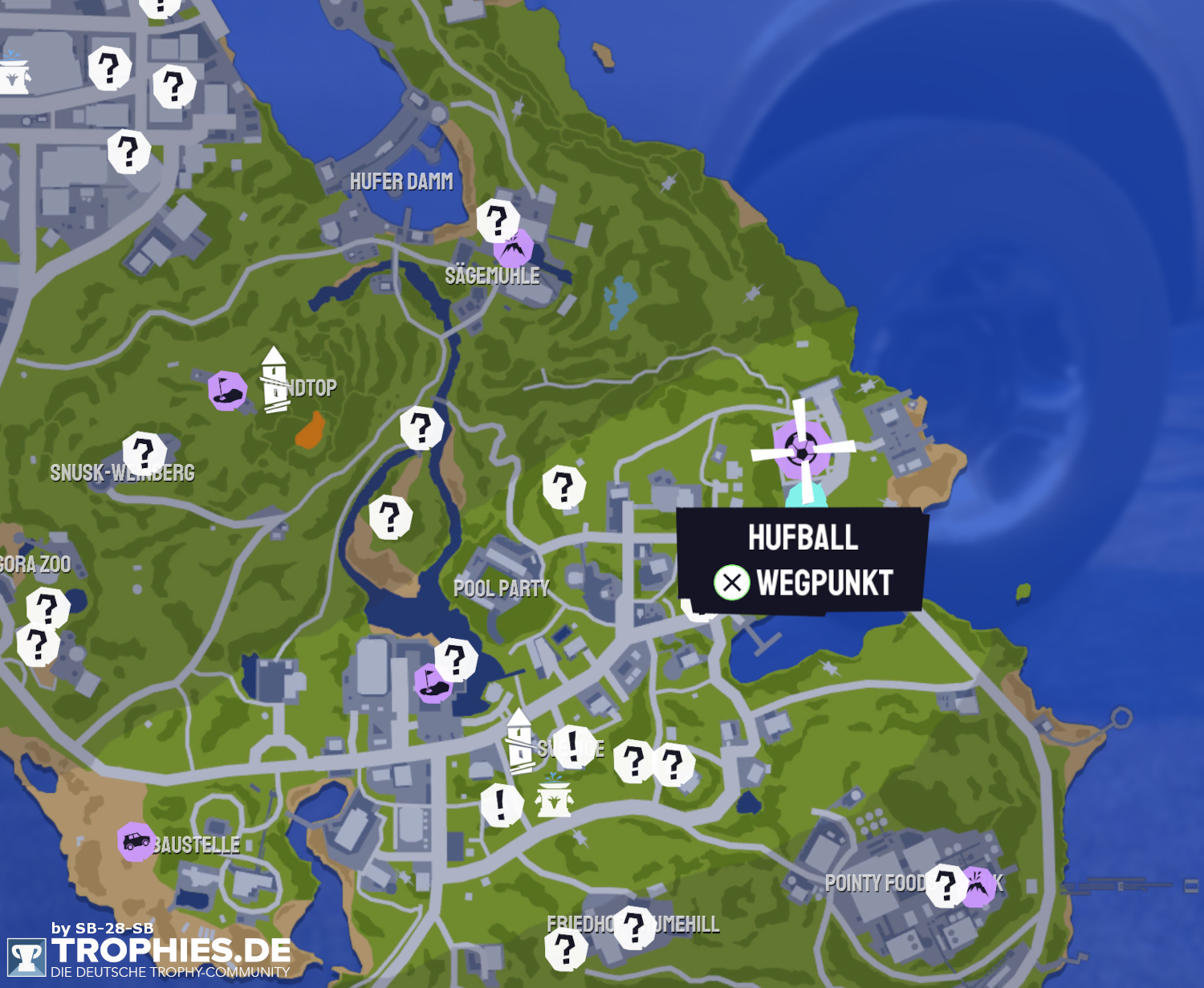
Task: Select the car icon at Baustelle
Action: tap(135, 842)
